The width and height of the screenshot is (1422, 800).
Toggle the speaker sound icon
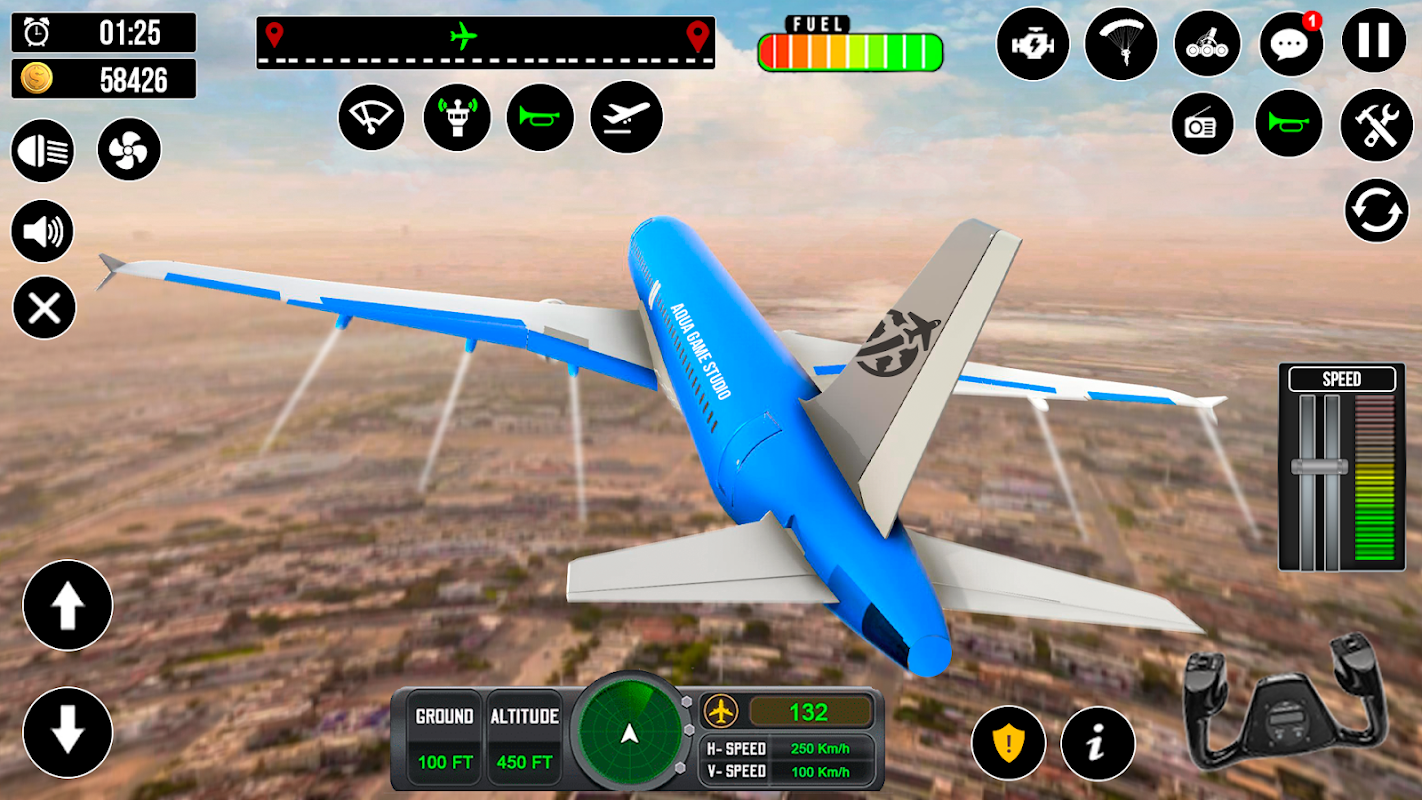[x=43, y=232]
